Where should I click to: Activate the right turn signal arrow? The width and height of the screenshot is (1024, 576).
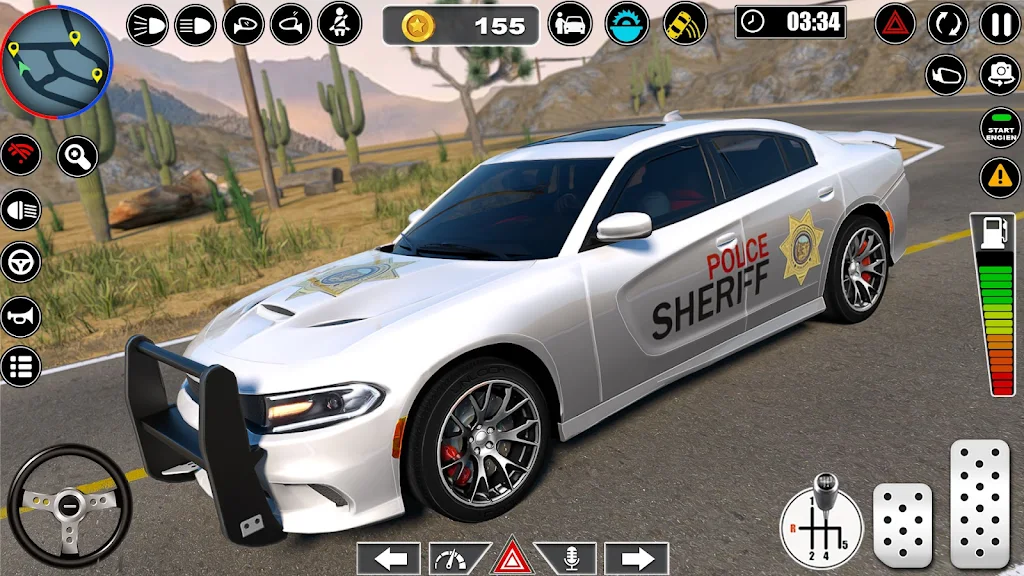637,558
